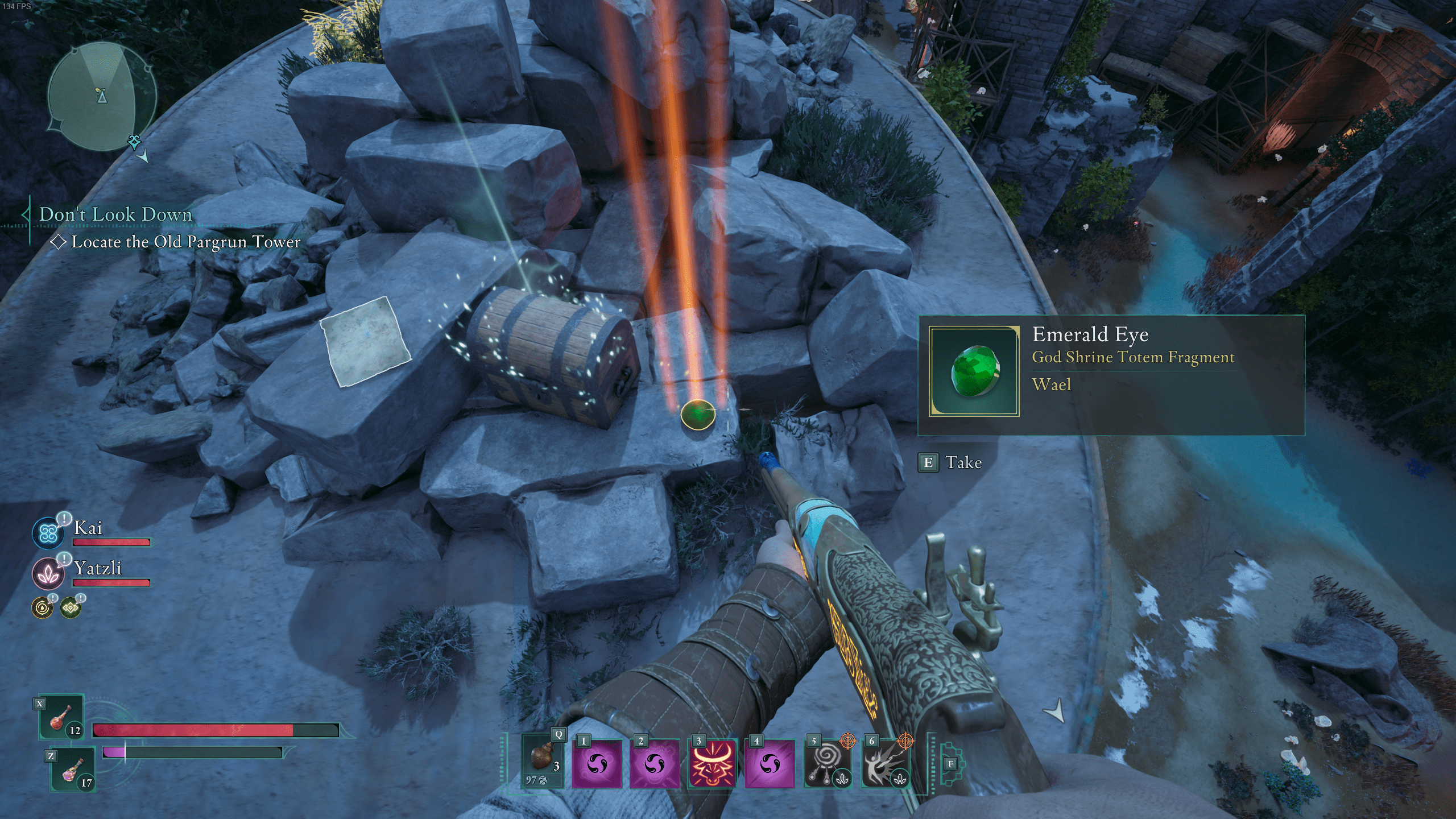Click the Emerald Eye gem icon

pos(974,371)
